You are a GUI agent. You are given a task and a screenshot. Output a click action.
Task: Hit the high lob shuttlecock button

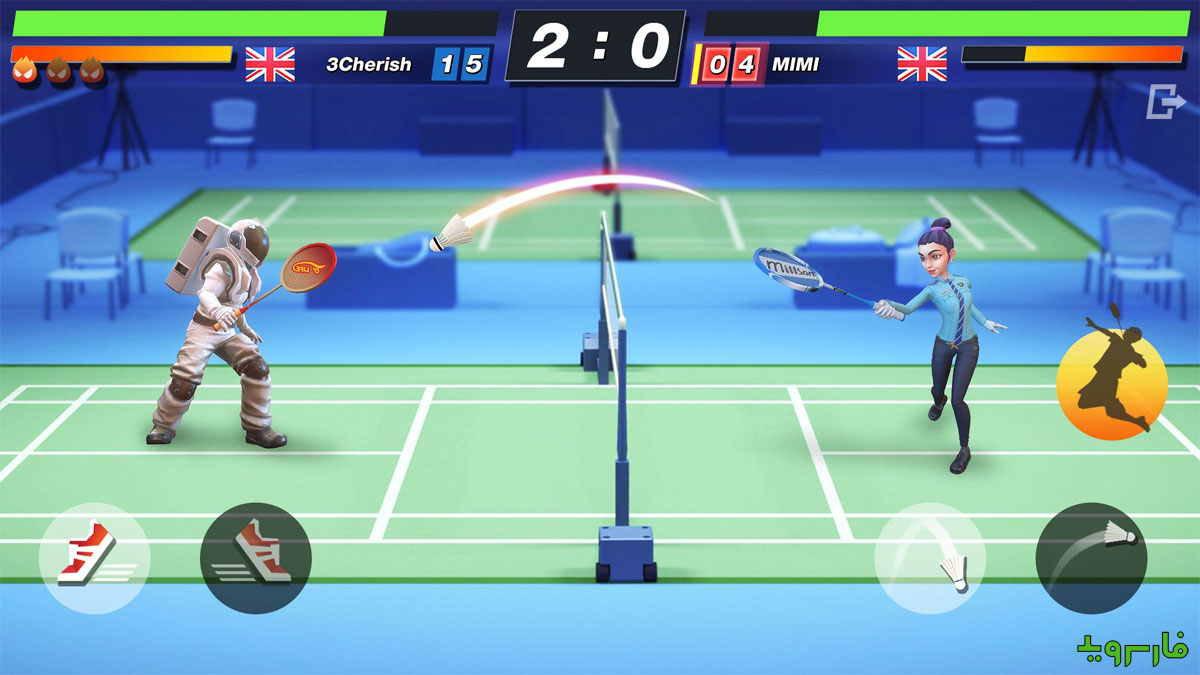[930, 558]
